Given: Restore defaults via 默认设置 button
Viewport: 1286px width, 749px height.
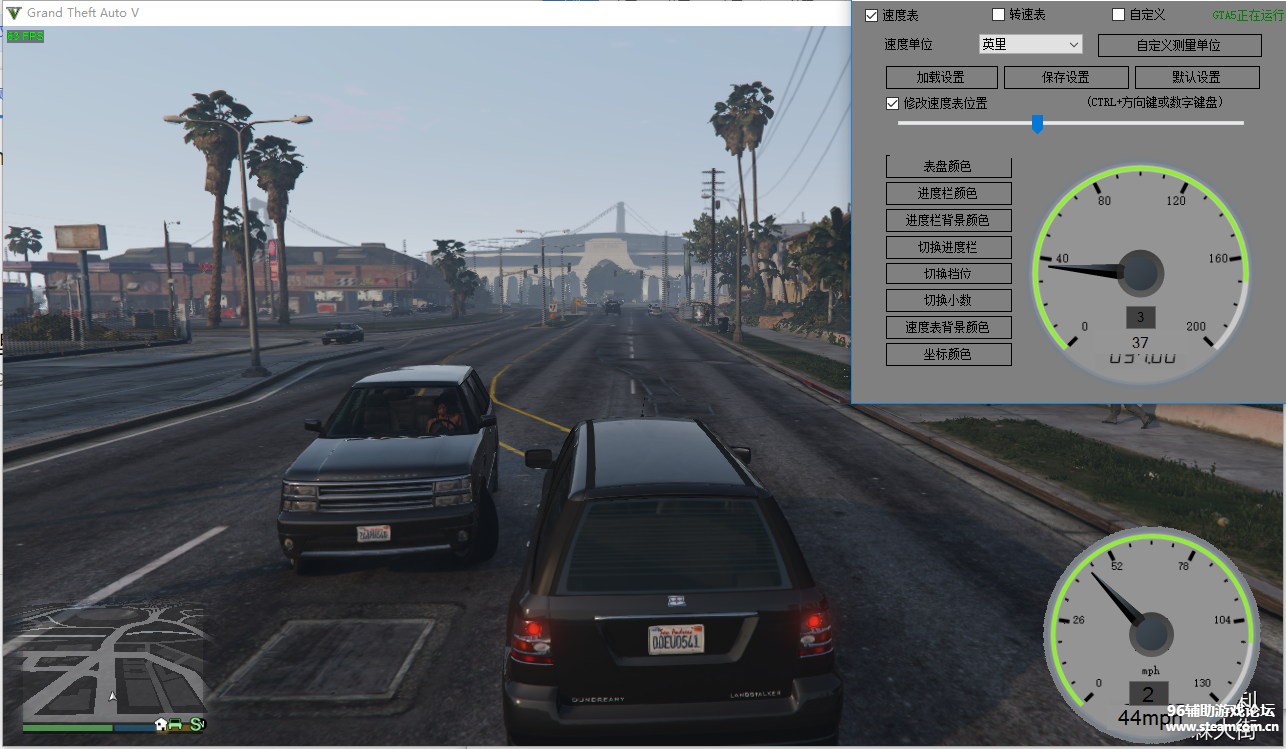Looking at the screenshot, I should point(1196,78).
